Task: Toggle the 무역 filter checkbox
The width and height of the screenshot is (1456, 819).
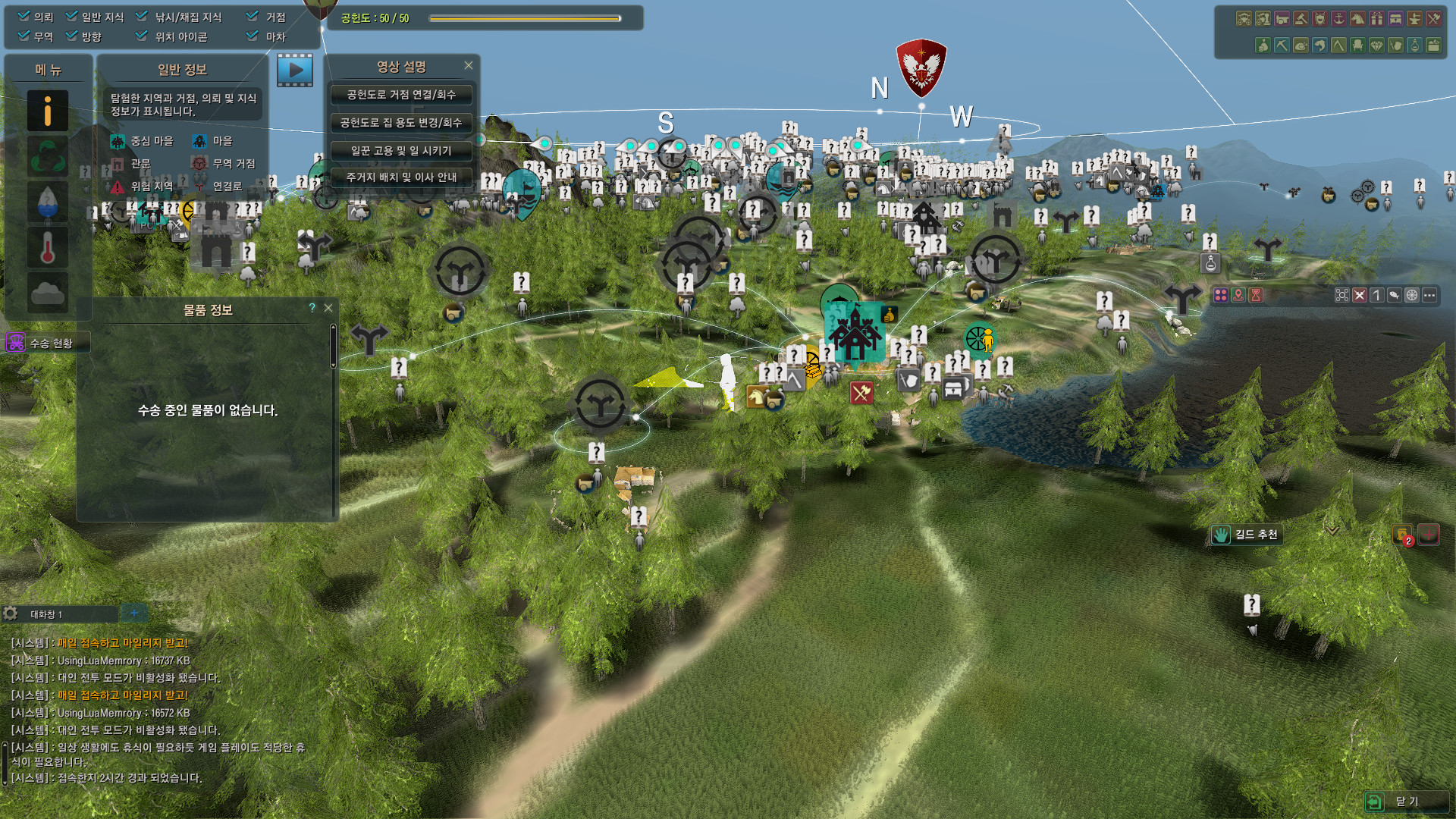Action: coord(24,36)
